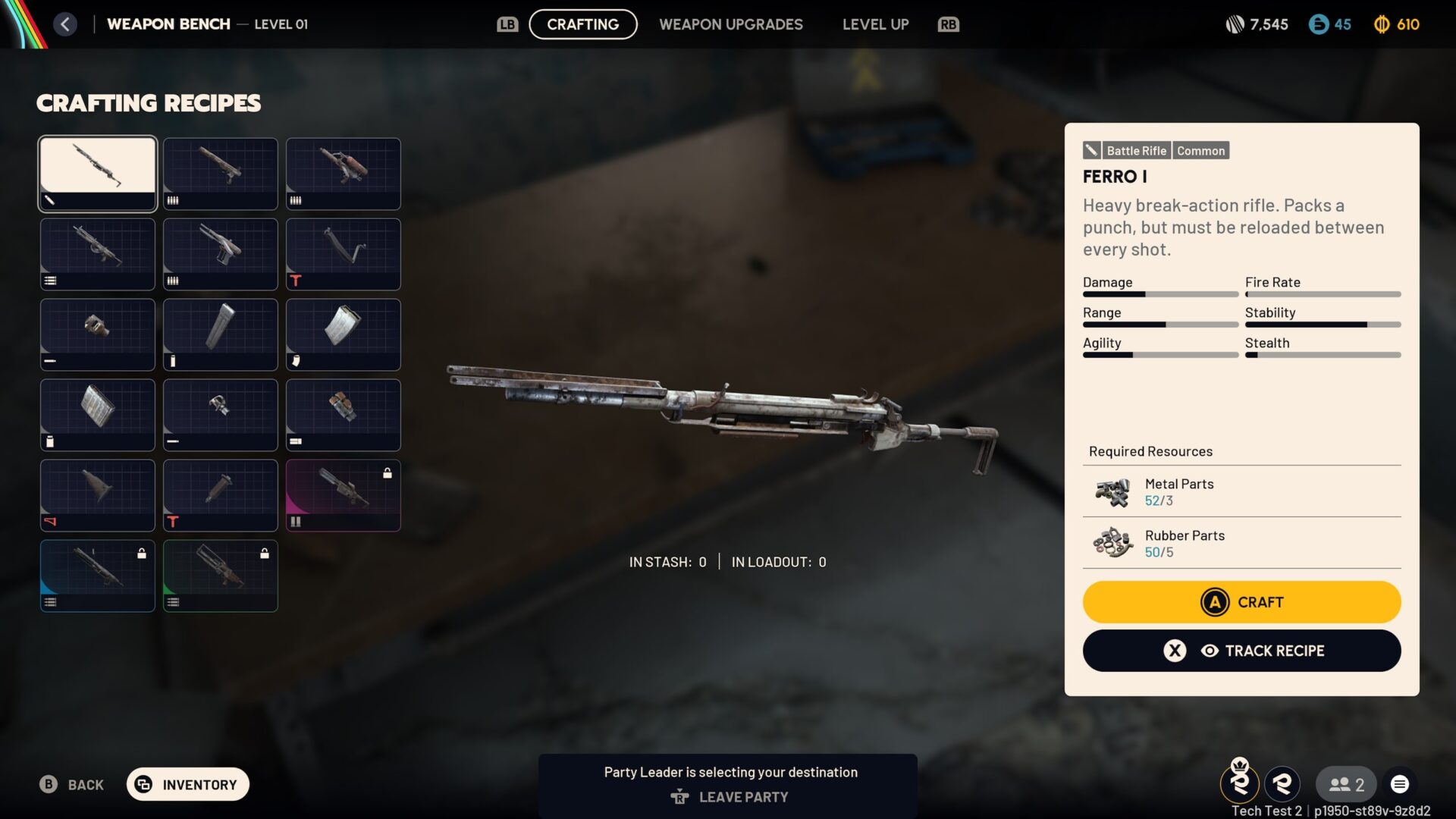
Task: Track the Ferro I recipe
Action: click(1241, 651)
